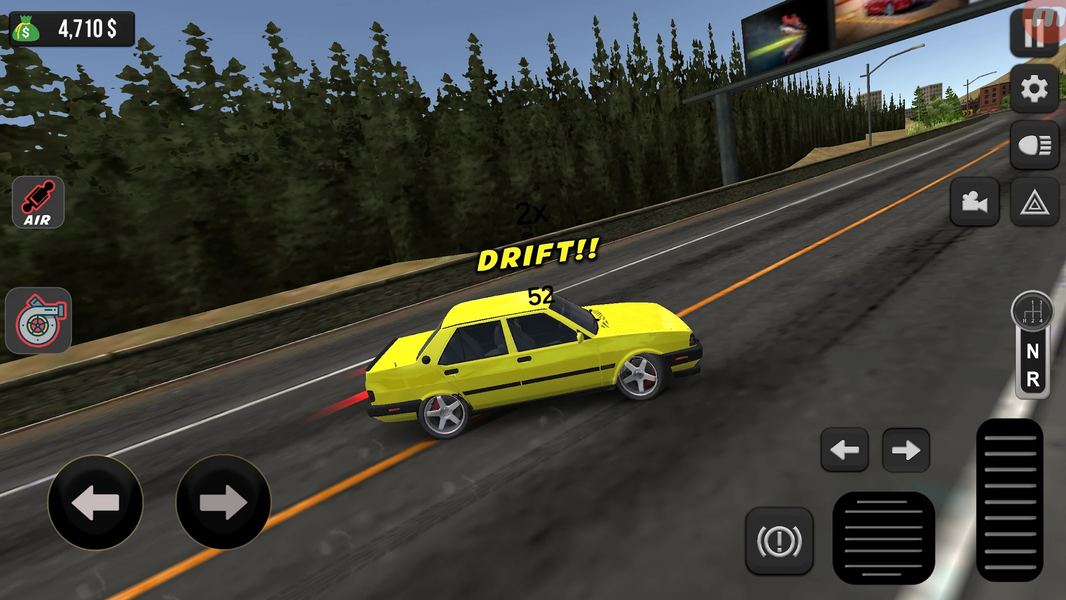This screenshot has height=600, width=1066.
Task: Turn on the hazard triangle lights
Action: (1034, 202)
